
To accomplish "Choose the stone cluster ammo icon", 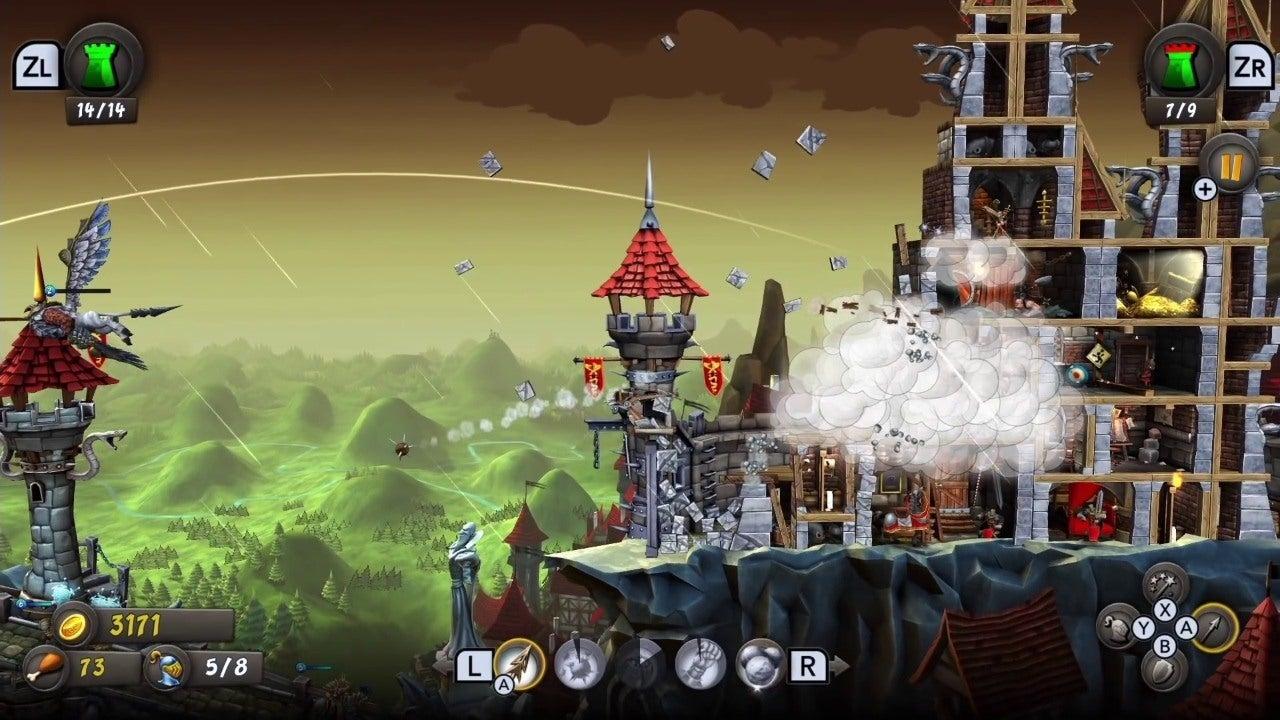I will (x=760, y=663).
